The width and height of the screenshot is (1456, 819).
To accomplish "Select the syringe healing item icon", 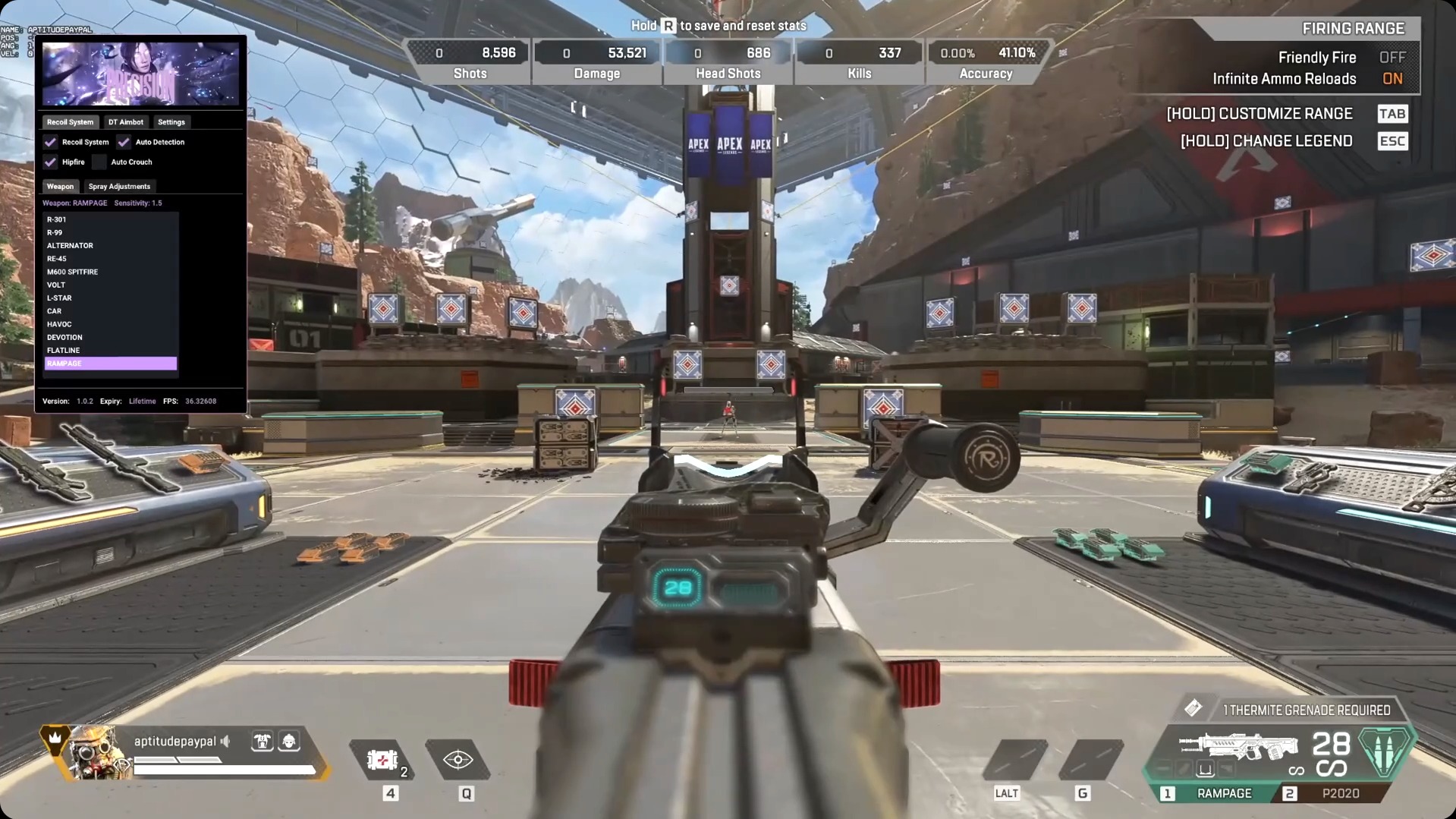I will 383,761.
